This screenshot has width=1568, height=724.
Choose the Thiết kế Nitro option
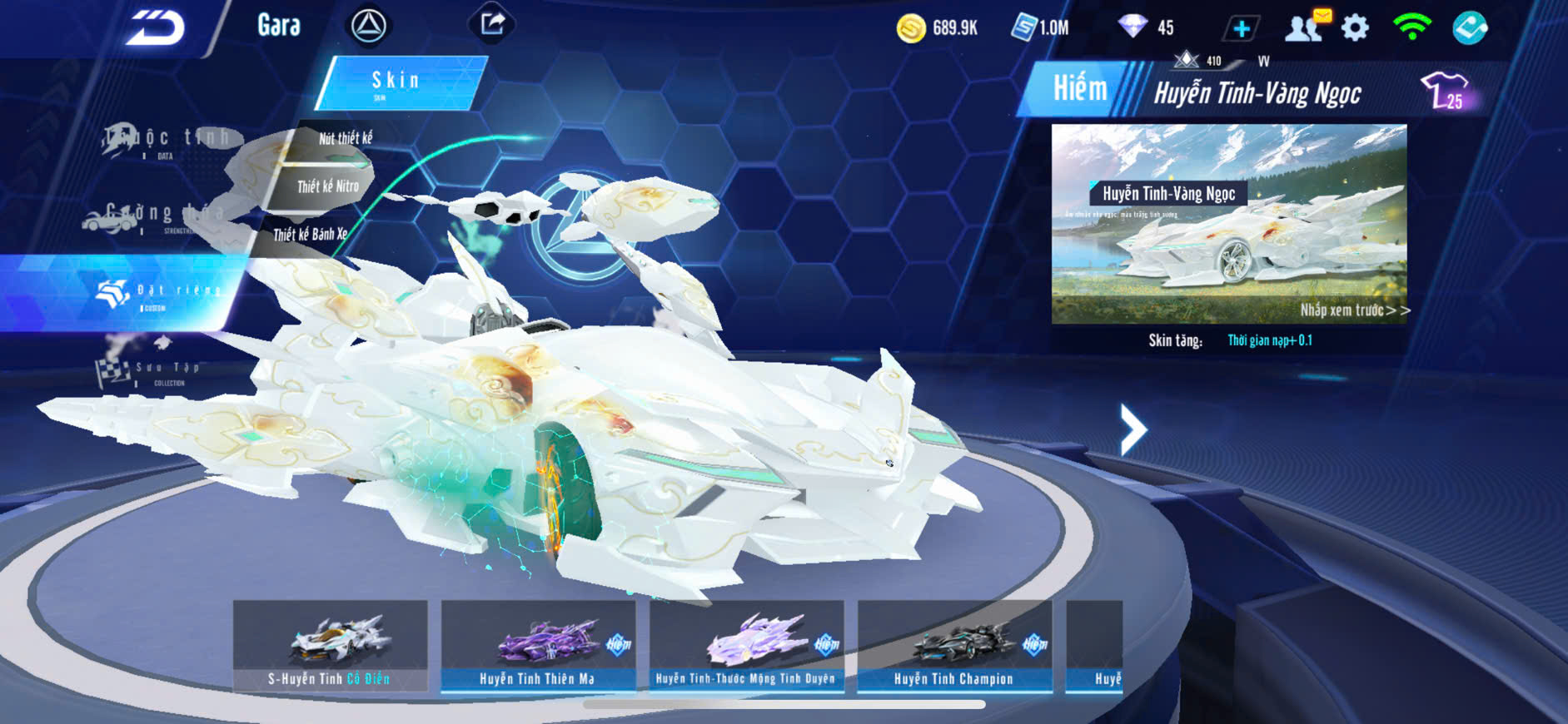tap(327, 186)
